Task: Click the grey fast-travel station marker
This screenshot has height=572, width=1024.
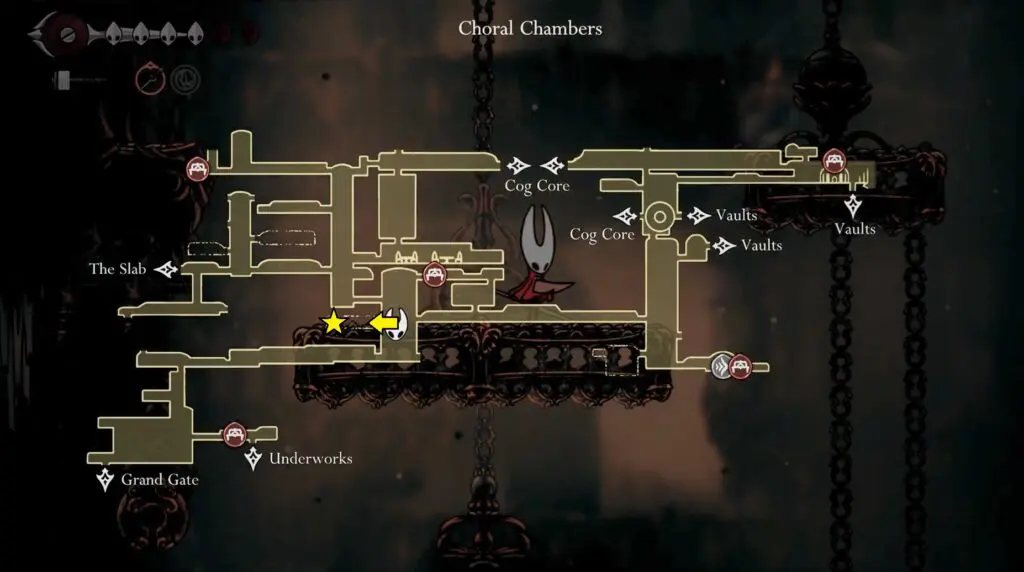Action: tap(721, 367)
